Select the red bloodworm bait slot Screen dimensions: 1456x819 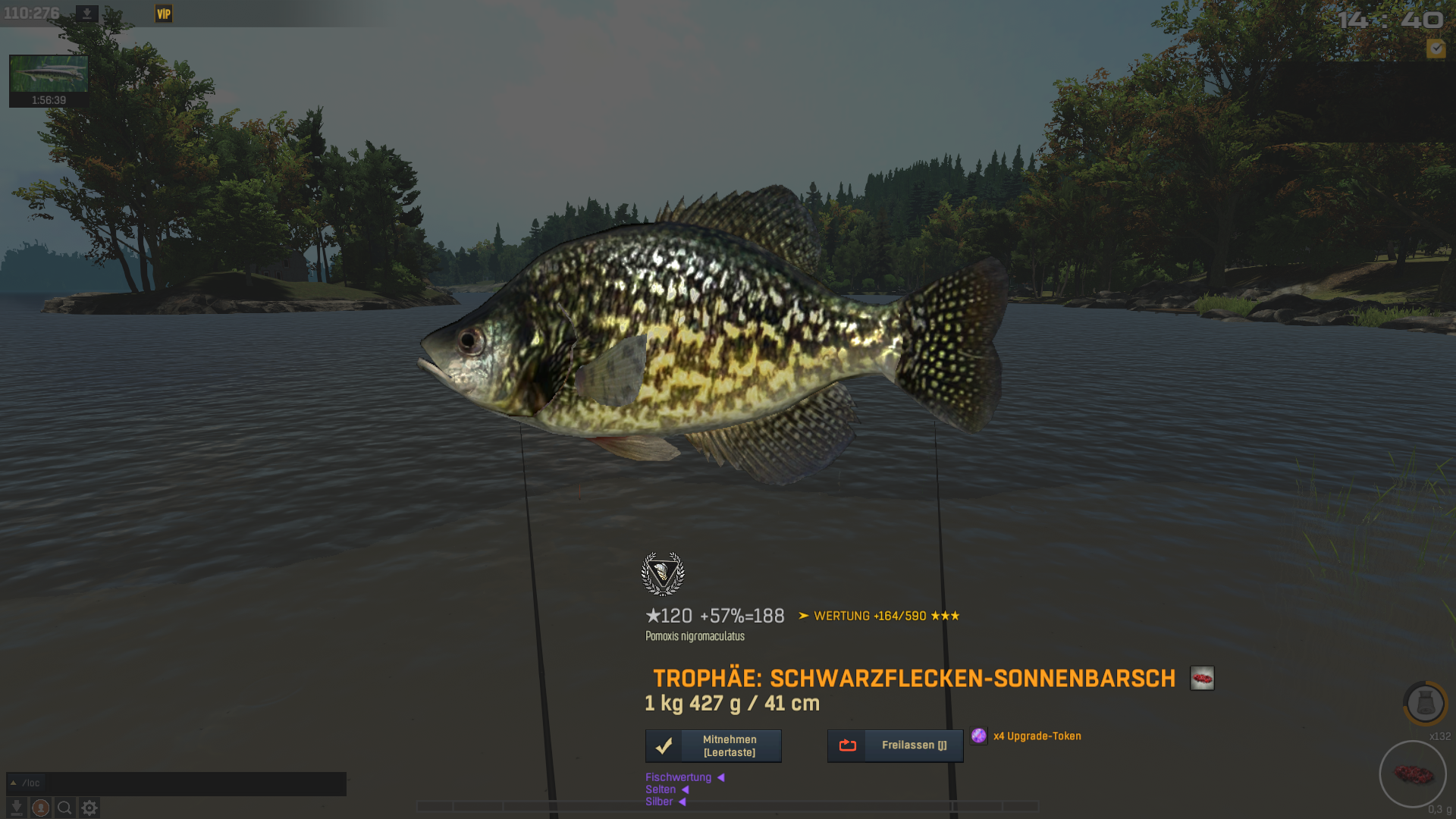(x=1413, y=774)
